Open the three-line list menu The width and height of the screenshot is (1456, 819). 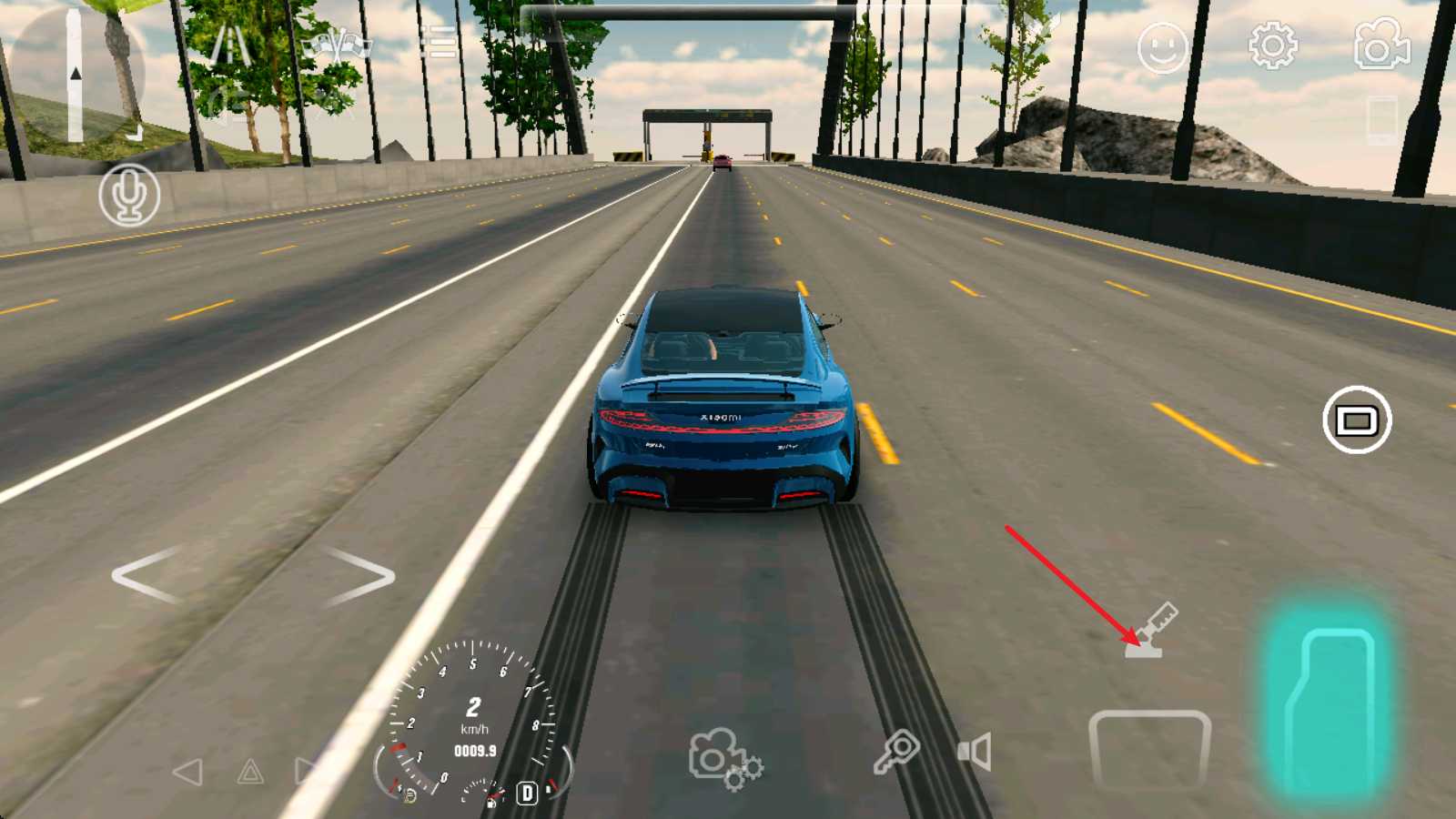pos(438,43)
